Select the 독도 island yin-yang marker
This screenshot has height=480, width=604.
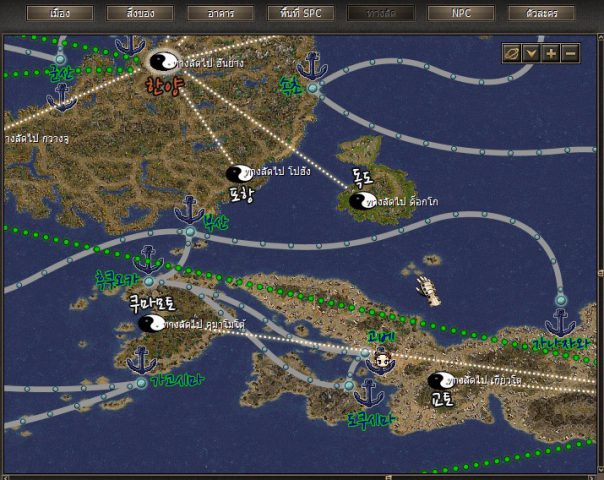coord(360,200)
